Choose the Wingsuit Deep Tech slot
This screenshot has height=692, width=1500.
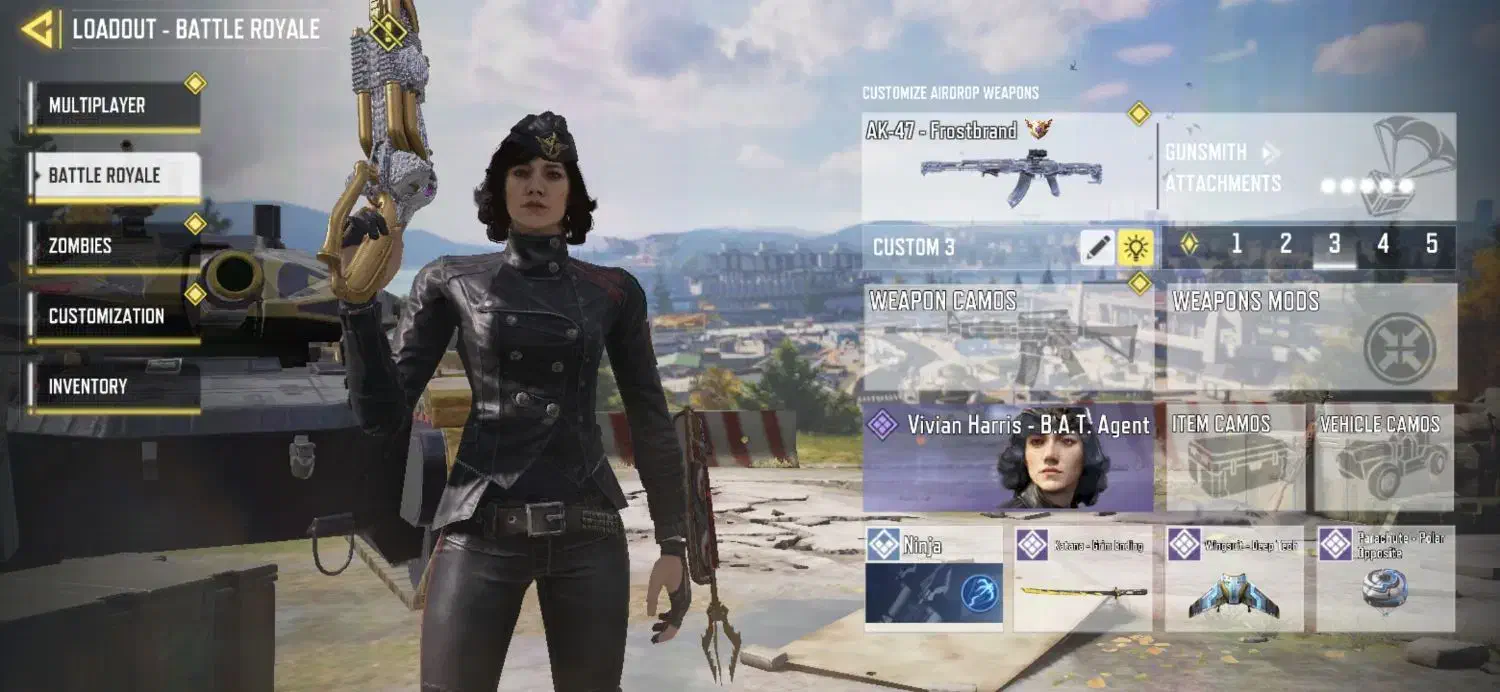tap(1234, 578)
